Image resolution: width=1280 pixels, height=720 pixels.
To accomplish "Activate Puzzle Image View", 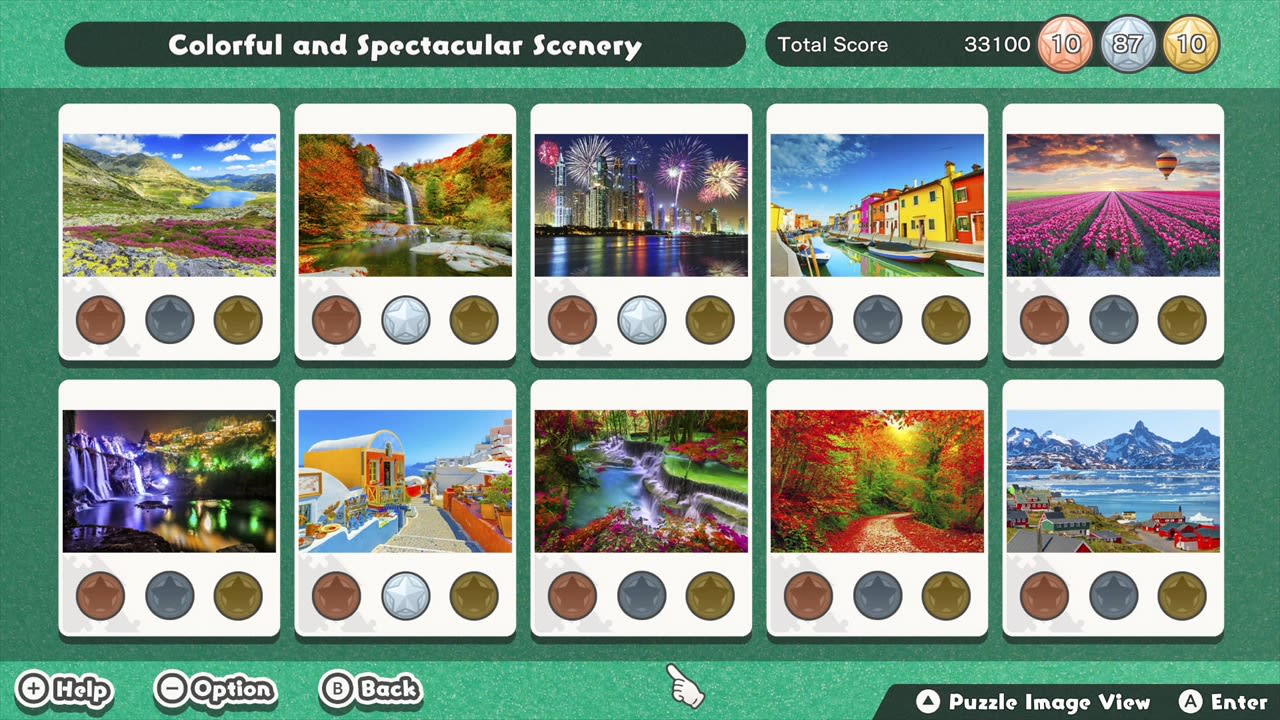I will 1035,703.
